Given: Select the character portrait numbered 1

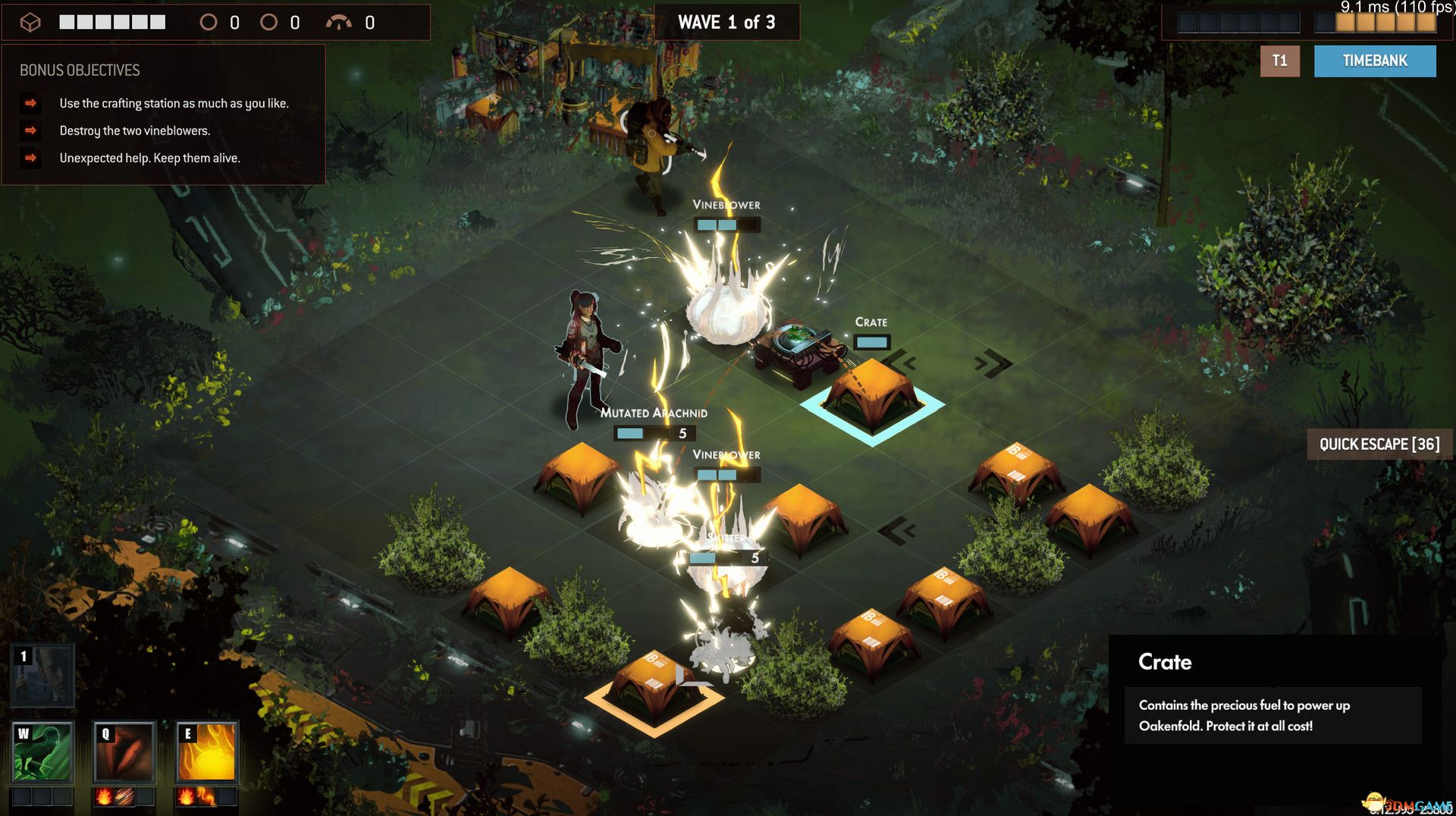Looking at the screenshot, I should point(42,675).
